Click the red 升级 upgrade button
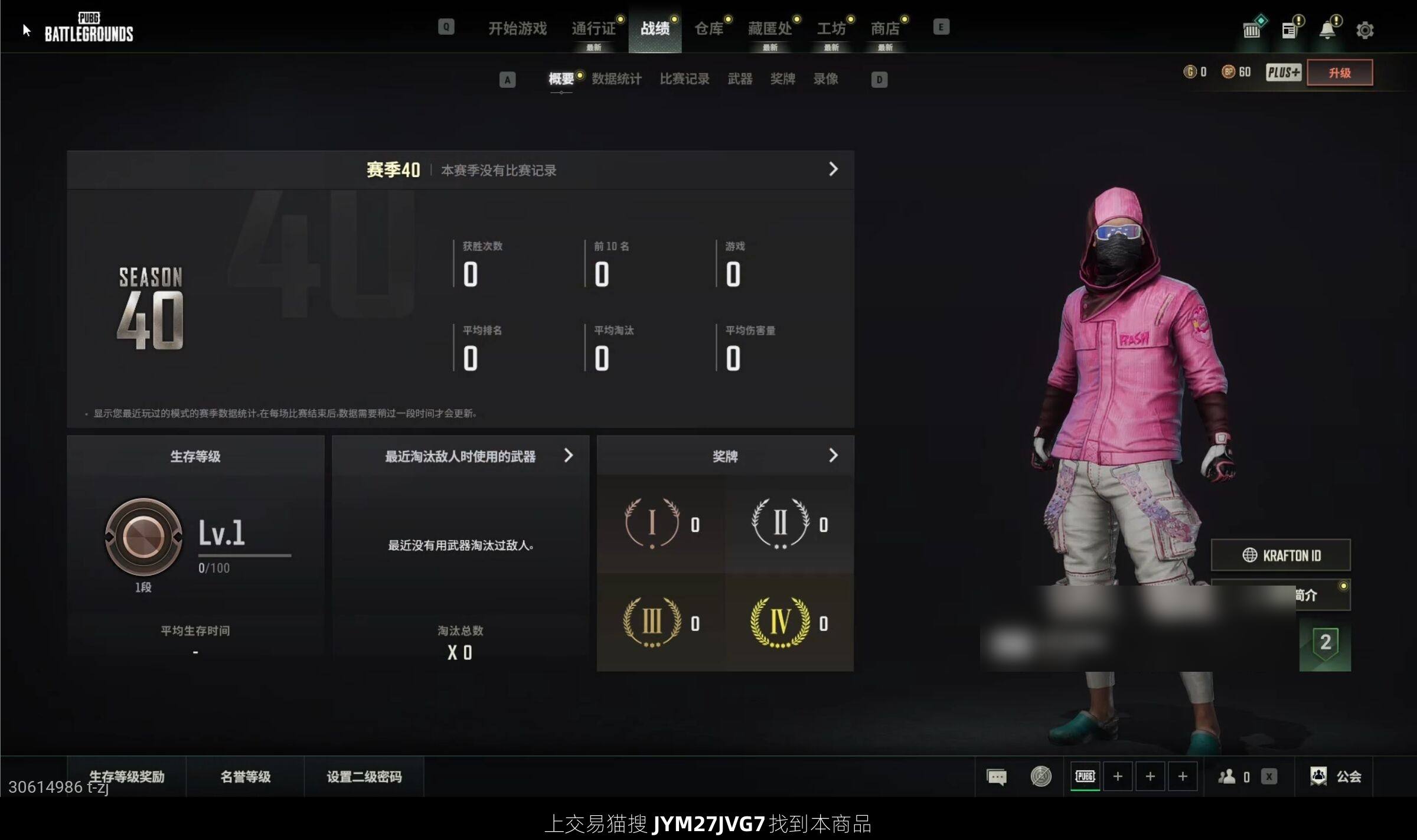The height and width of the screenshot is (840, 1417). click(1339, 73)
